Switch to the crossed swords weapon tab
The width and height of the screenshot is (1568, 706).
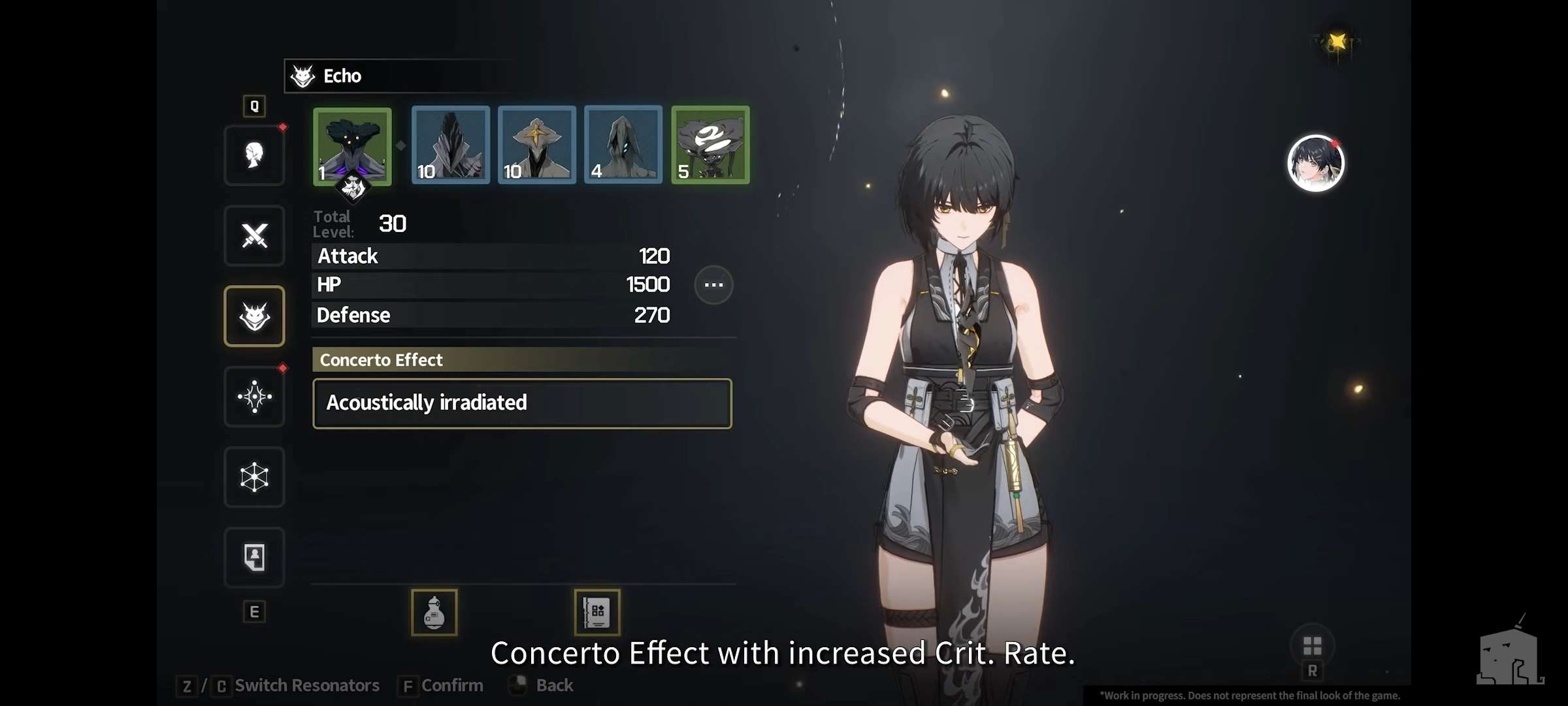[254, 236]
